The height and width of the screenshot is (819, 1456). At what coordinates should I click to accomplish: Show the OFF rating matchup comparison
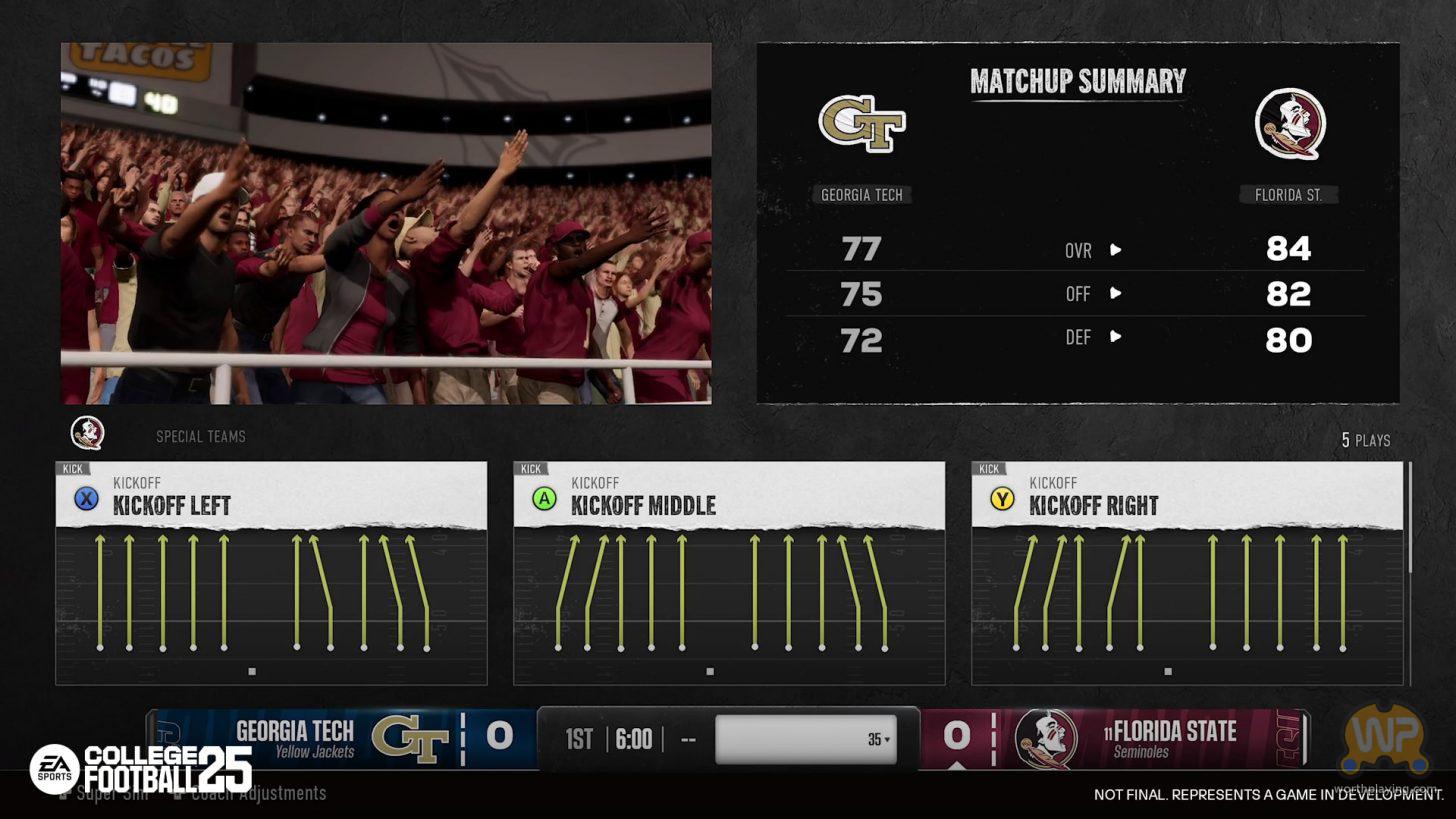pos(1092,294)
